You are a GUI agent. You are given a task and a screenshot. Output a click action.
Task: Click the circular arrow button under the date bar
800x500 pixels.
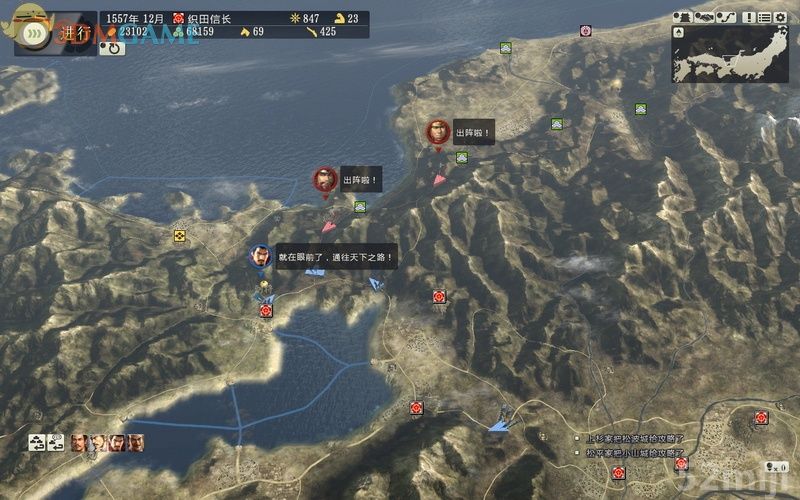click(x=112, y=47)
